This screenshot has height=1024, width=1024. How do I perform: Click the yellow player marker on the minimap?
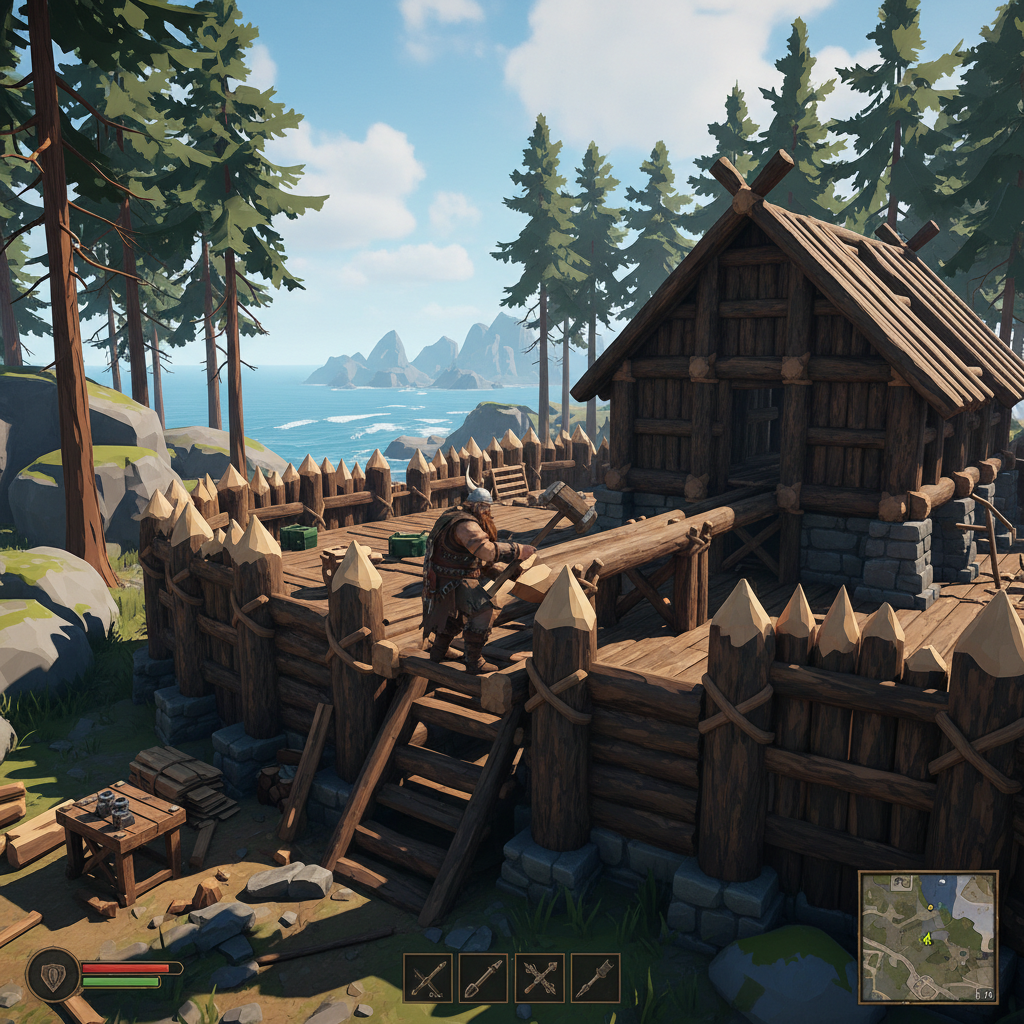(926, 938)
